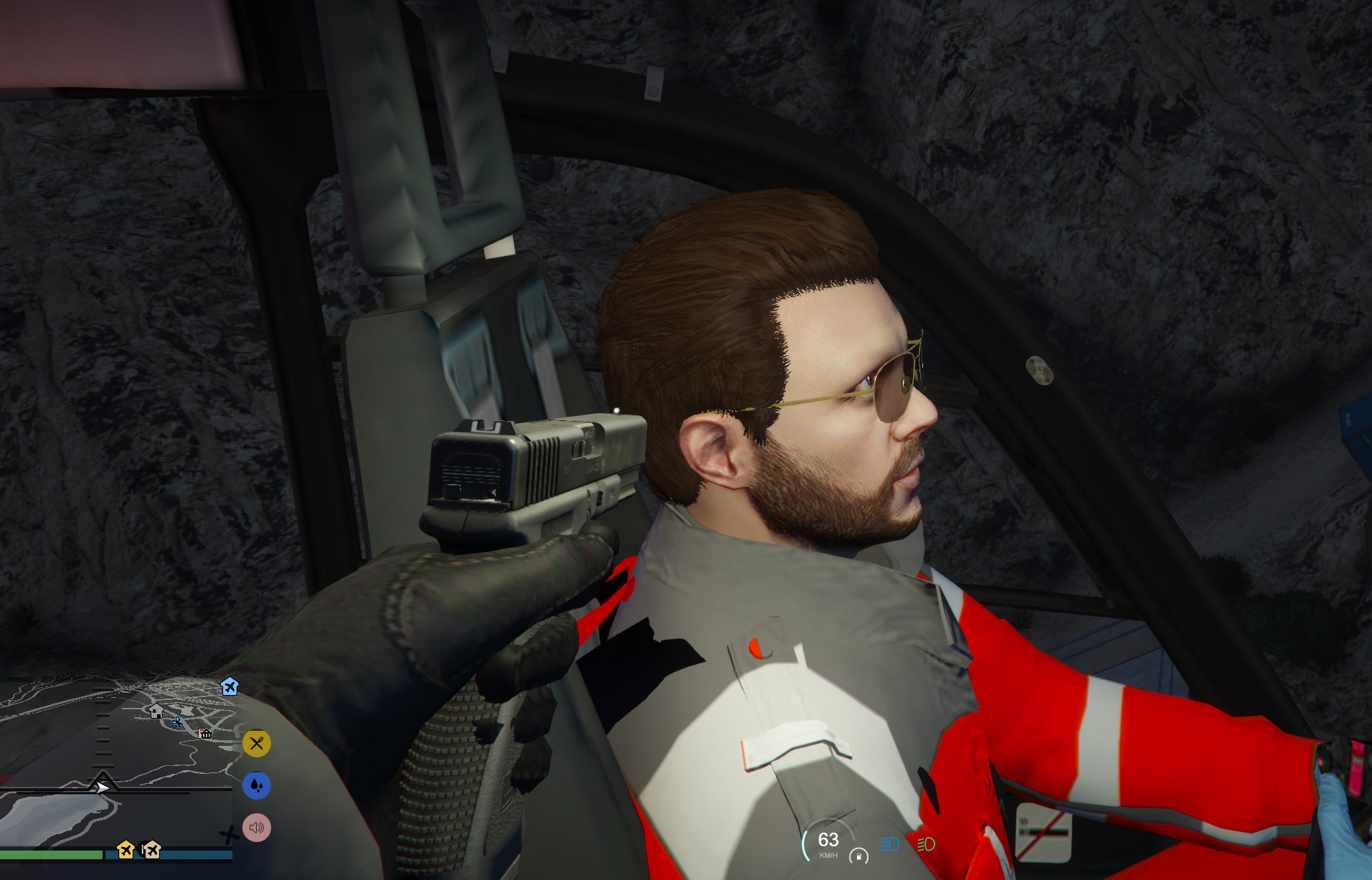
Task: Select the light blue airplane house map marker
Action: tap(230, 686)
